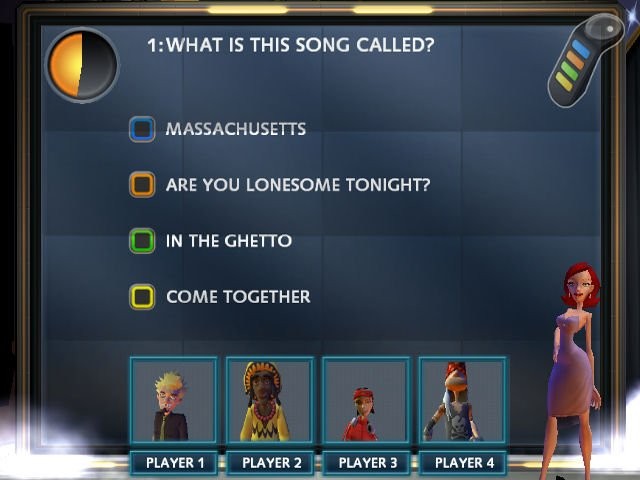Select Player 4's rooster character portrait
The width and height of the screenshot is (640, 480).
pyautogui.click(x=462, y=401)
